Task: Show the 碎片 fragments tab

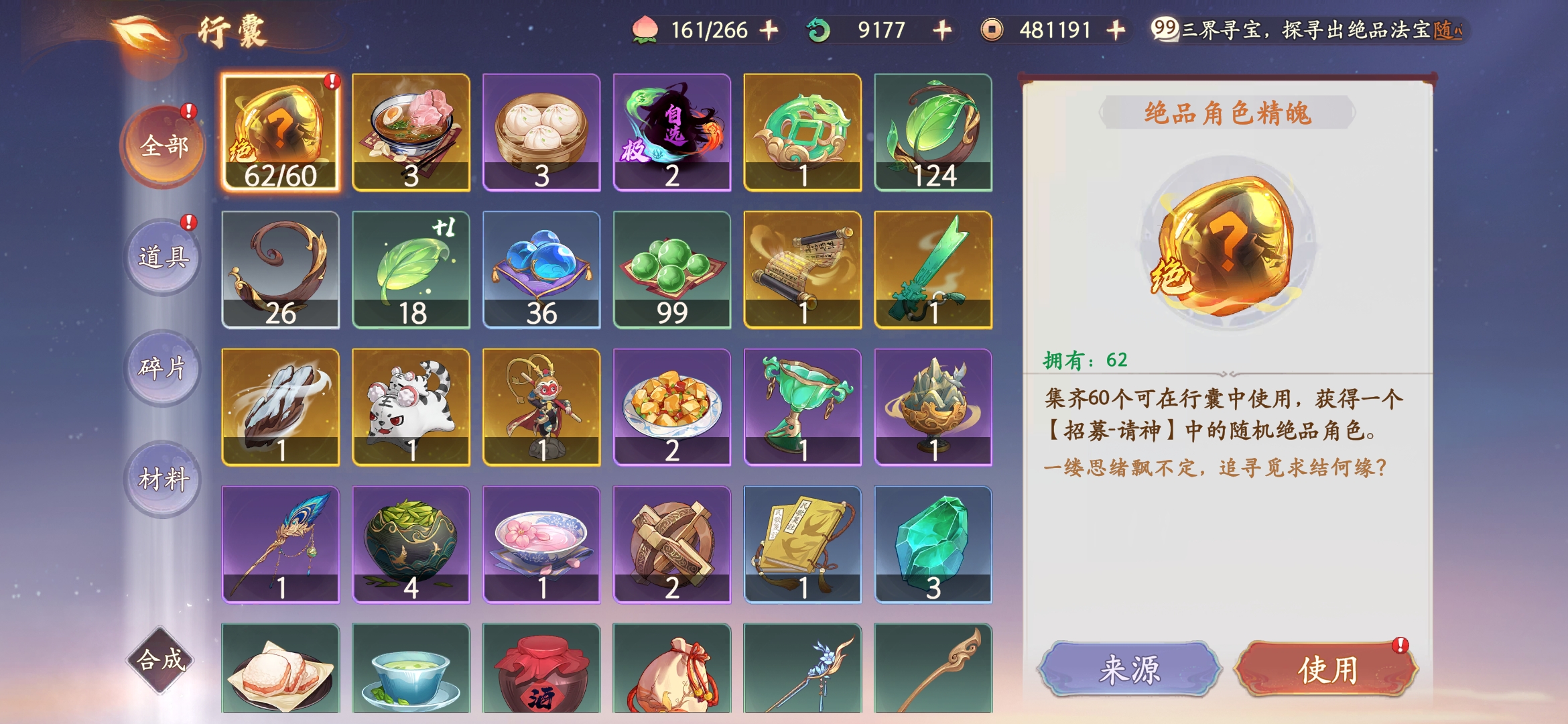Action: click(x=163, y=368)
